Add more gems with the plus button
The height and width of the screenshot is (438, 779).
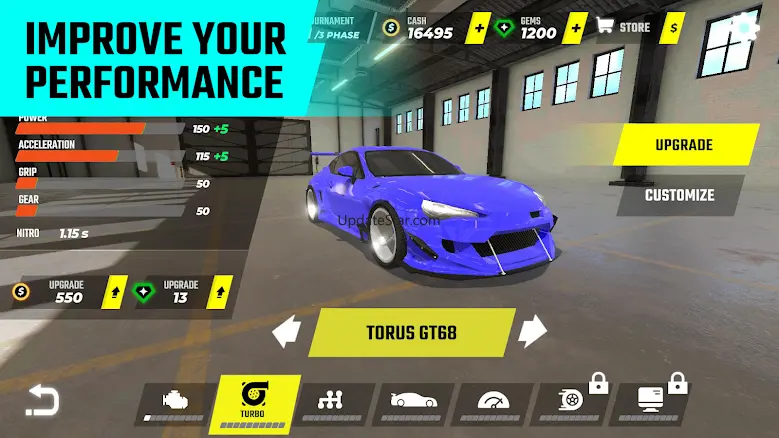(577, 27)
